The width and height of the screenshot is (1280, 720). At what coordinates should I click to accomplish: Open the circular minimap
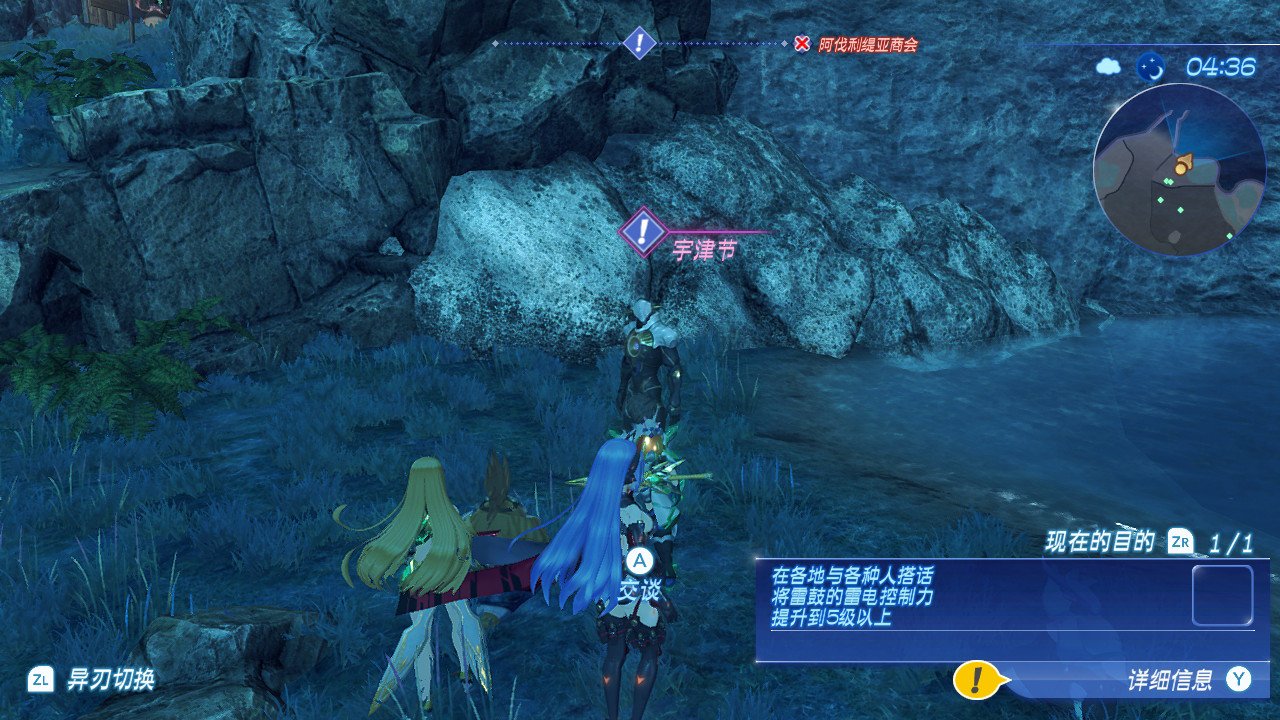pos(1179,169)
